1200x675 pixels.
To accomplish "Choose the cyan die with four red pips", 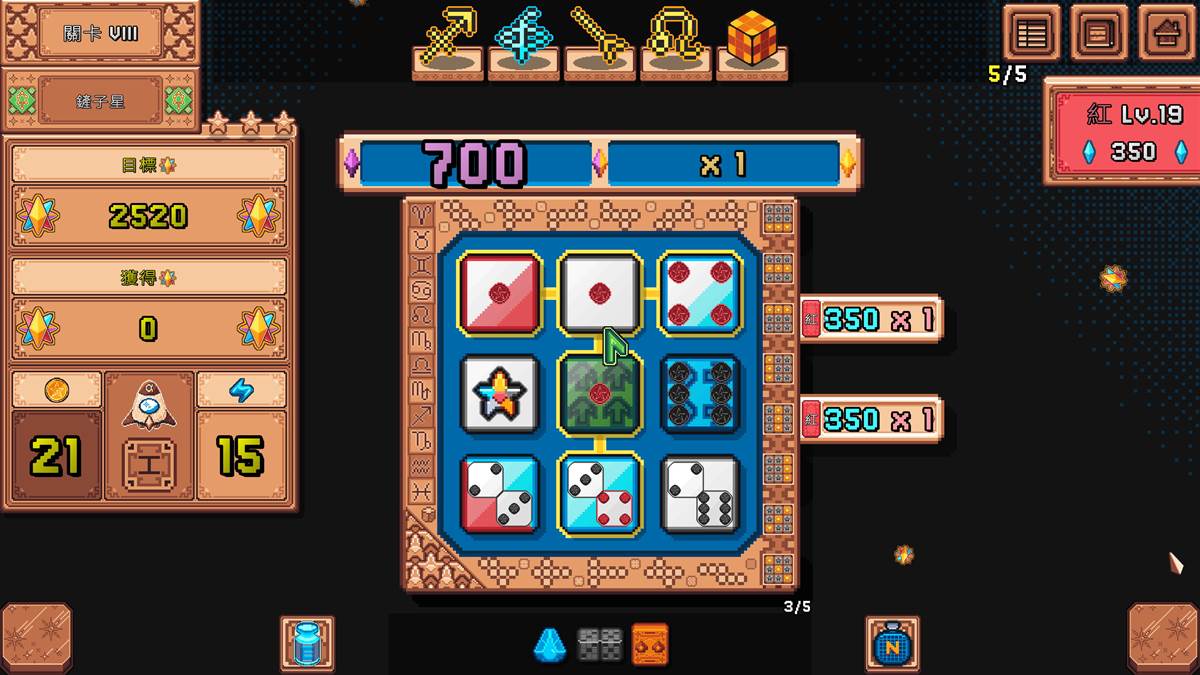I will coord(700,293).
